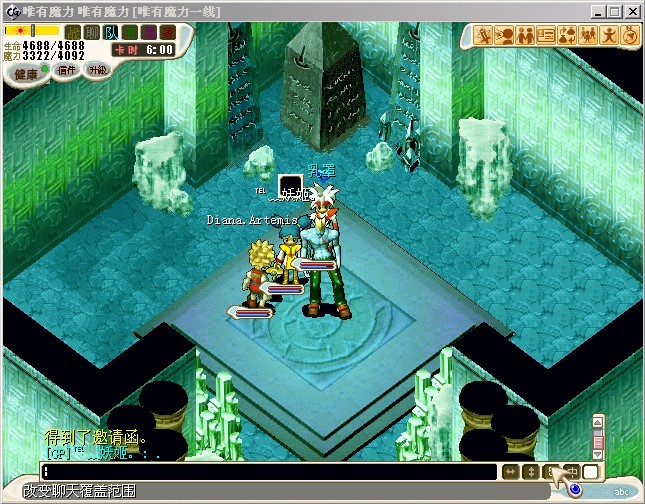Open the name card icon
The image size is (645, 504).
tap(546, 36)
